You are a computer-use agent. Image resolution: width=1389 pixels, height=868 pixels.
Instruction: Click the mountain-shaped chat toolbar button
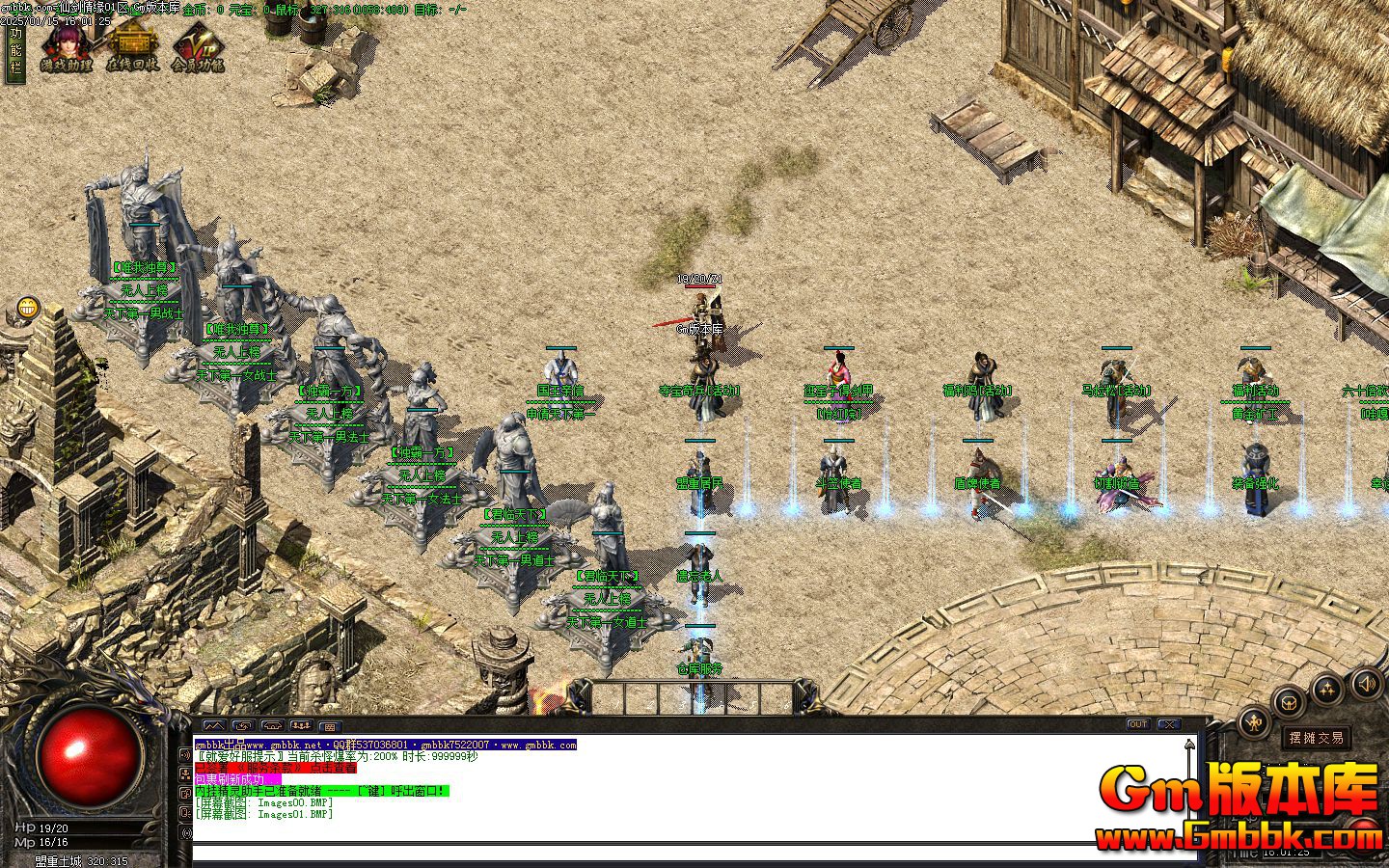213,725
